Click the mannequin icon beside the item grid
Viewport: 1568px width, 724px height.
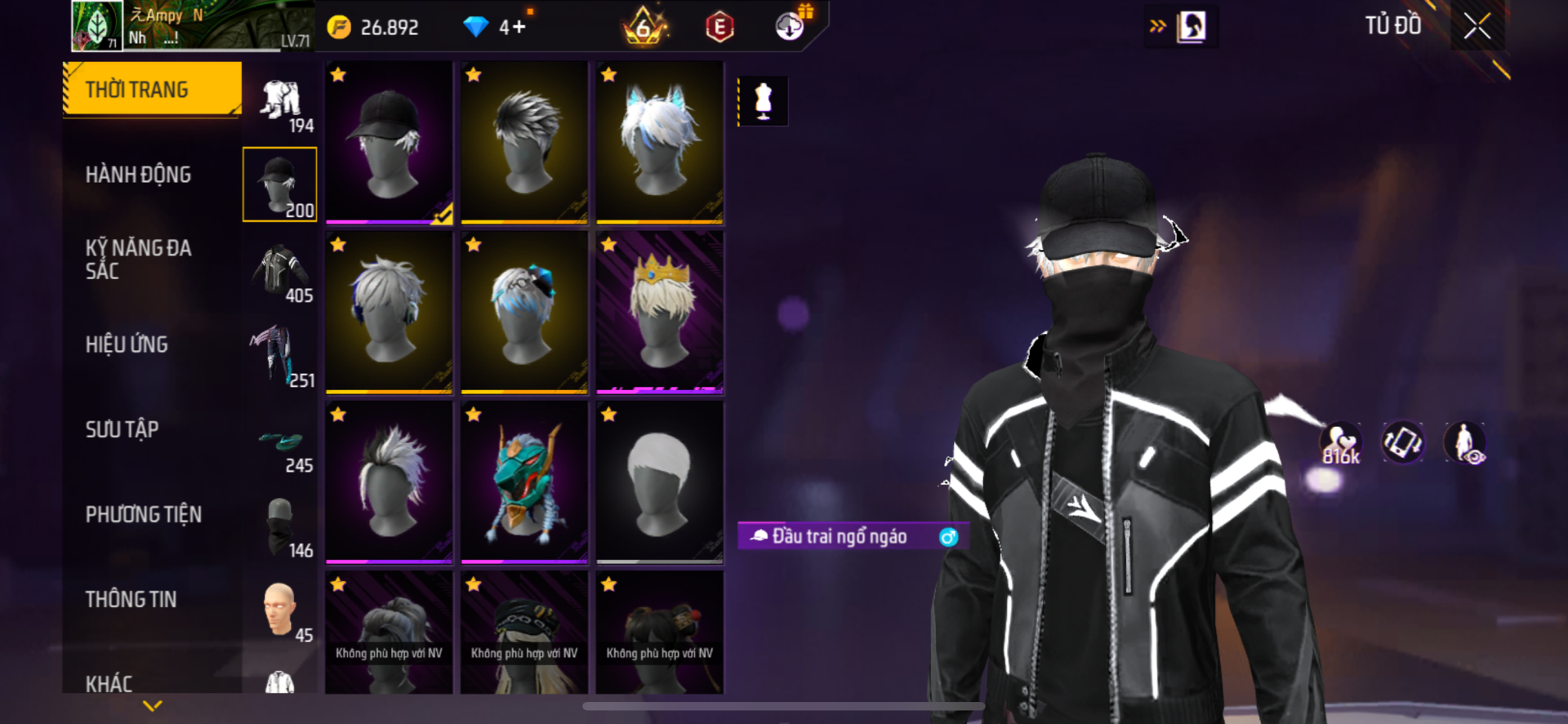click(763, 101)
